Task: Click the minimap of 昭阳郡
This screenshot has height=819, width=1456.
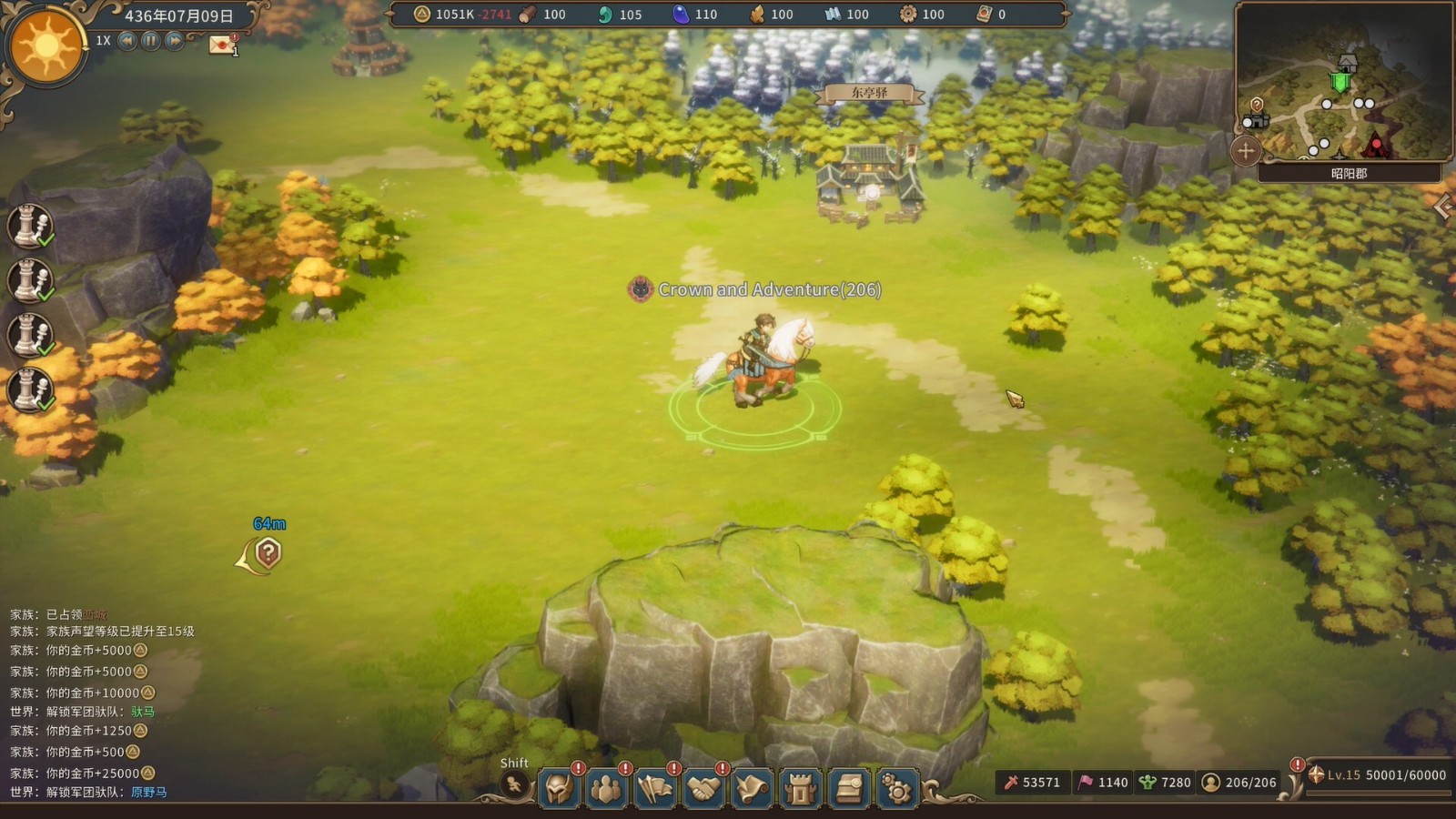Action: coord(1338,86)
